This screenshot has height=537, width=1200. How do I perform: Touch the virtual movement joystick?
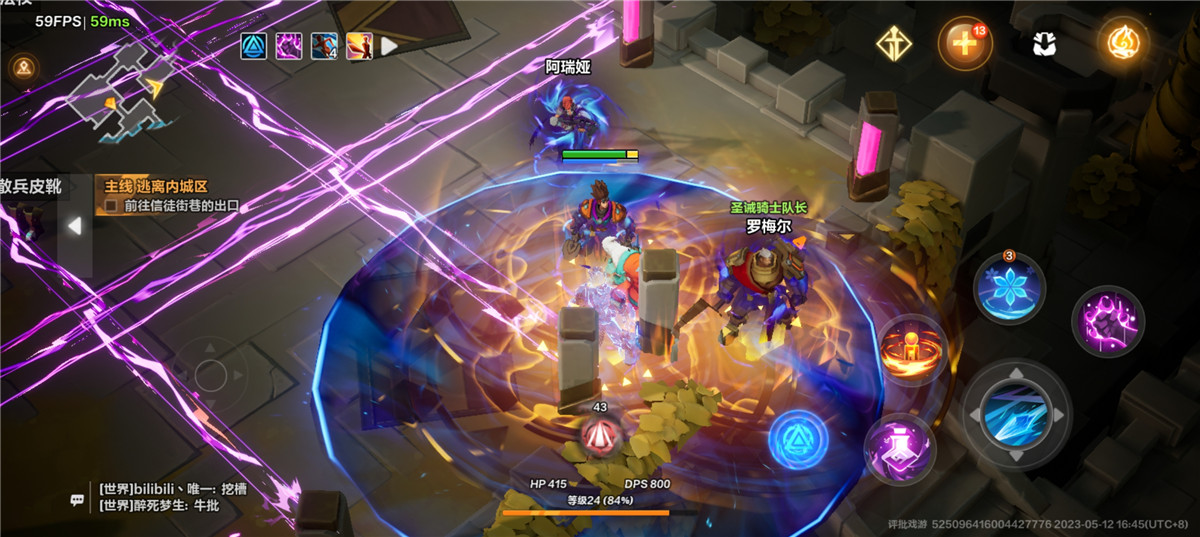point(211,375)
